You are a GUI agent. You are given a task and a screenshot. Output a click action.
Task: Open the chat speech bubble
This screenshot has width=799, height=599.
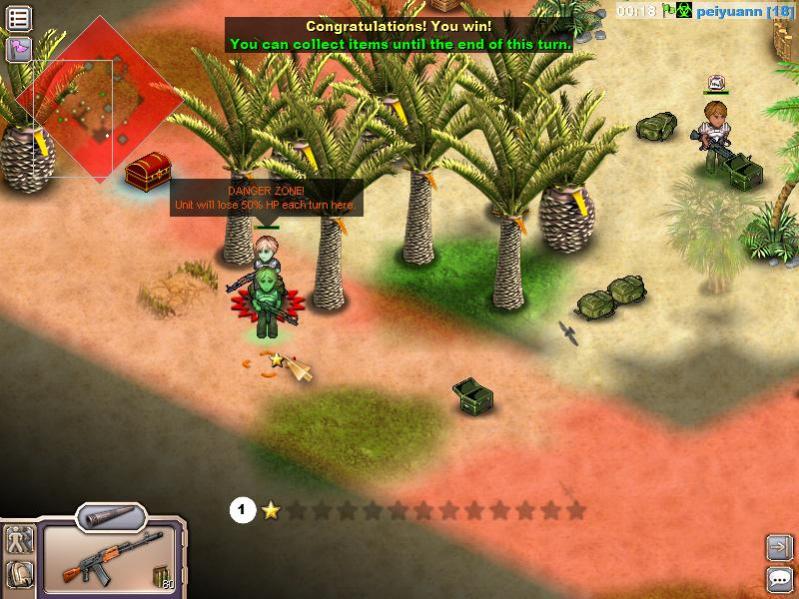point(779,578)
